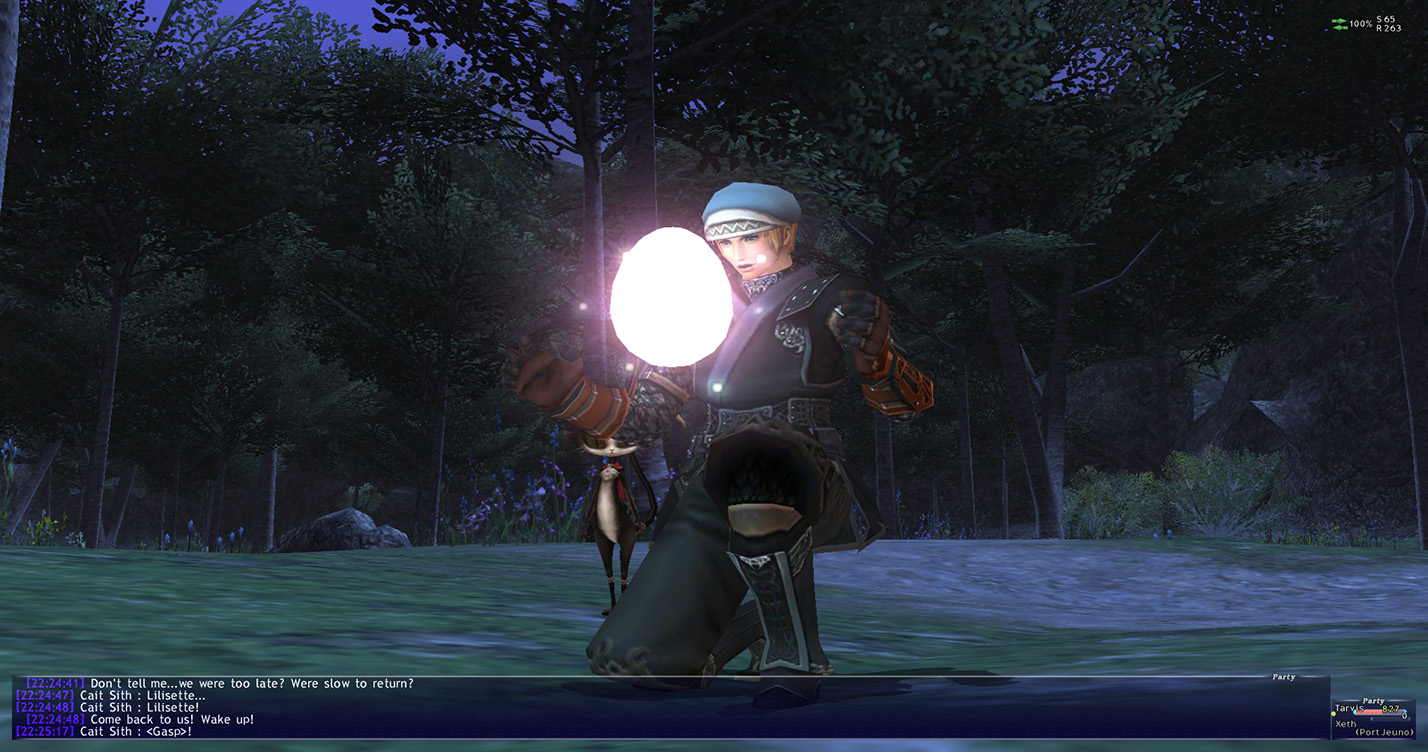Select Tarvis in the party list
1428x752 pixels.
[x=1351, y=709]
